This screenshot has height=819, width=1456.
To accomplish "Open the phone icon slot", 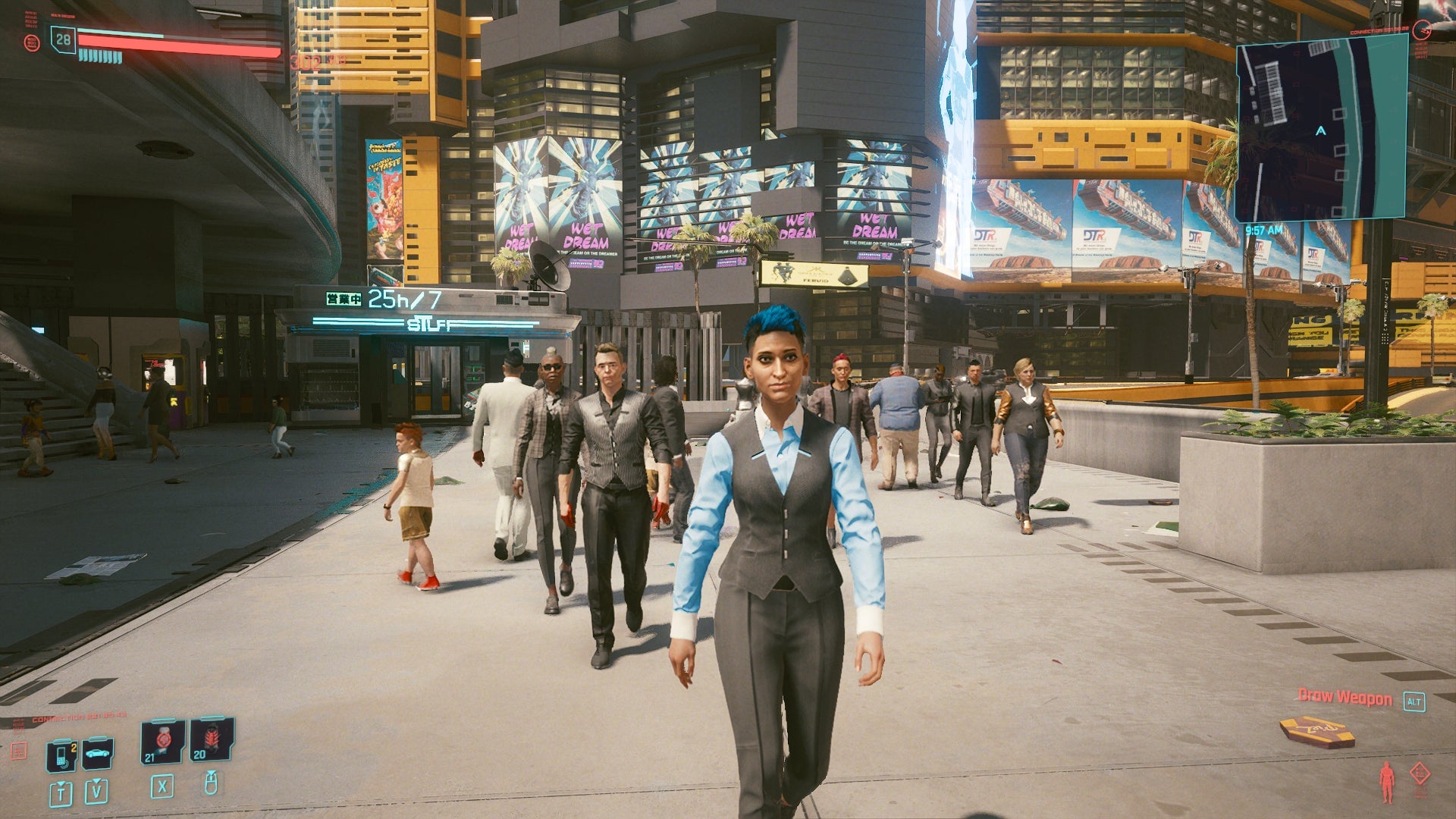I will (61, 755).
